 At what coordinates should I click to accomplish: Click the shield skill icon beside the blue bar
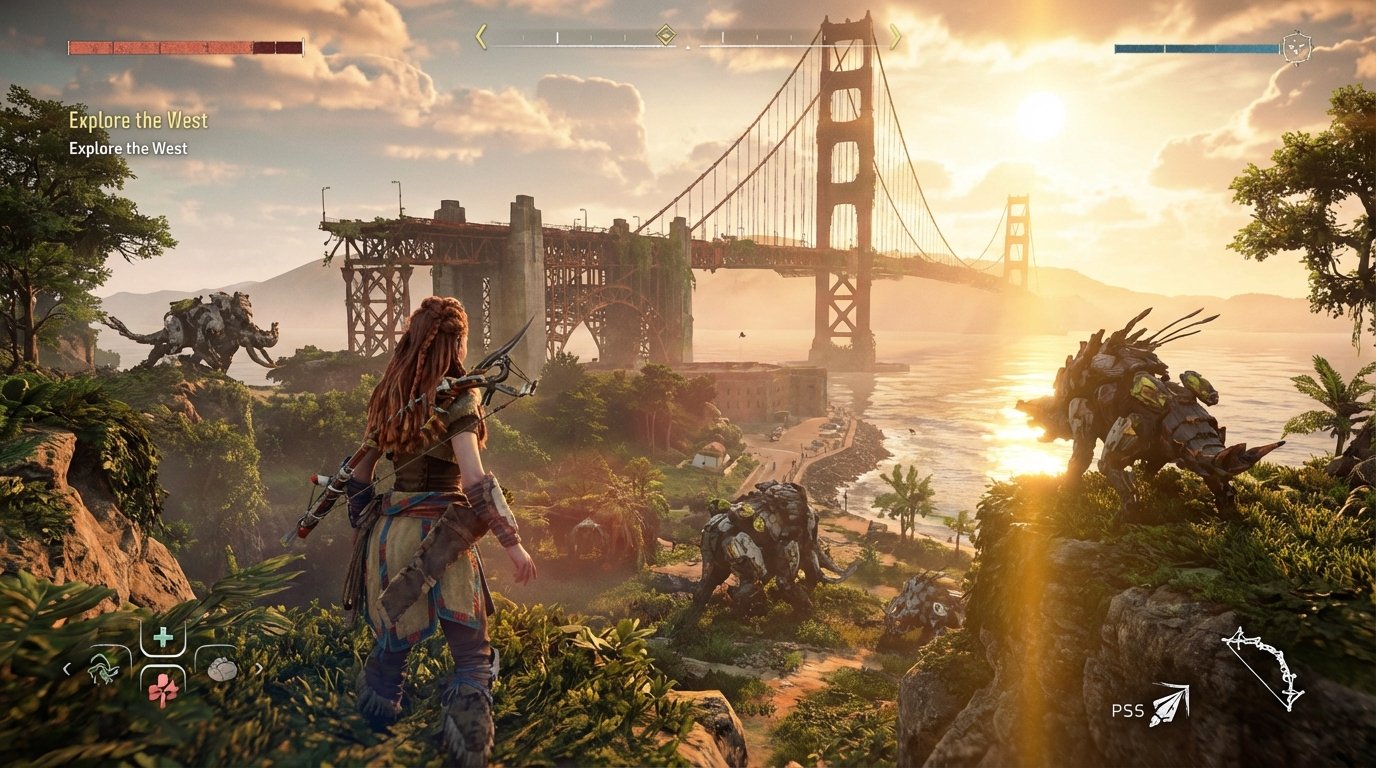1297,46
